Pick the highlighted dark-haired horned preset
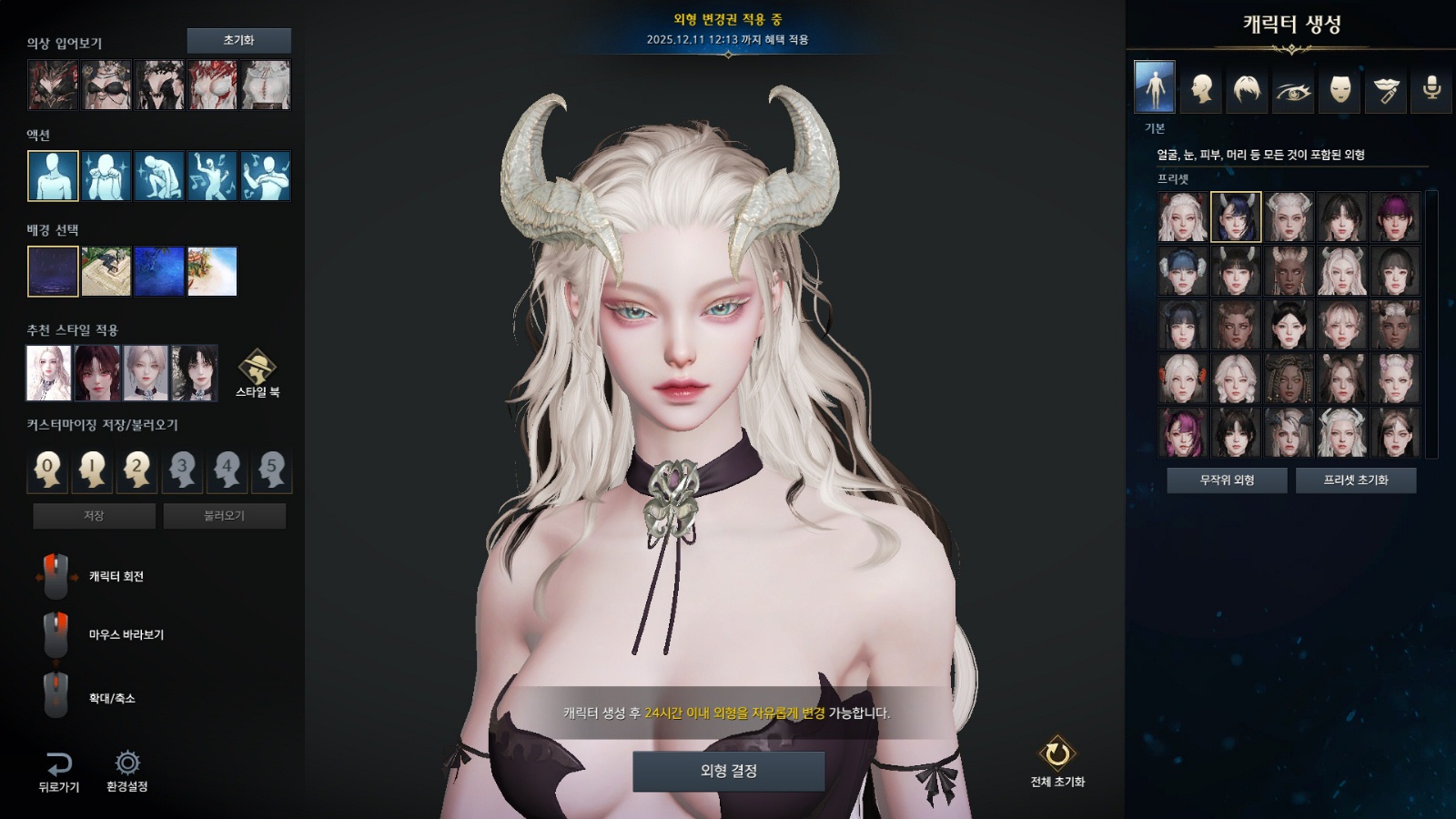The image size is (1456, 819). pos(1236,217)
